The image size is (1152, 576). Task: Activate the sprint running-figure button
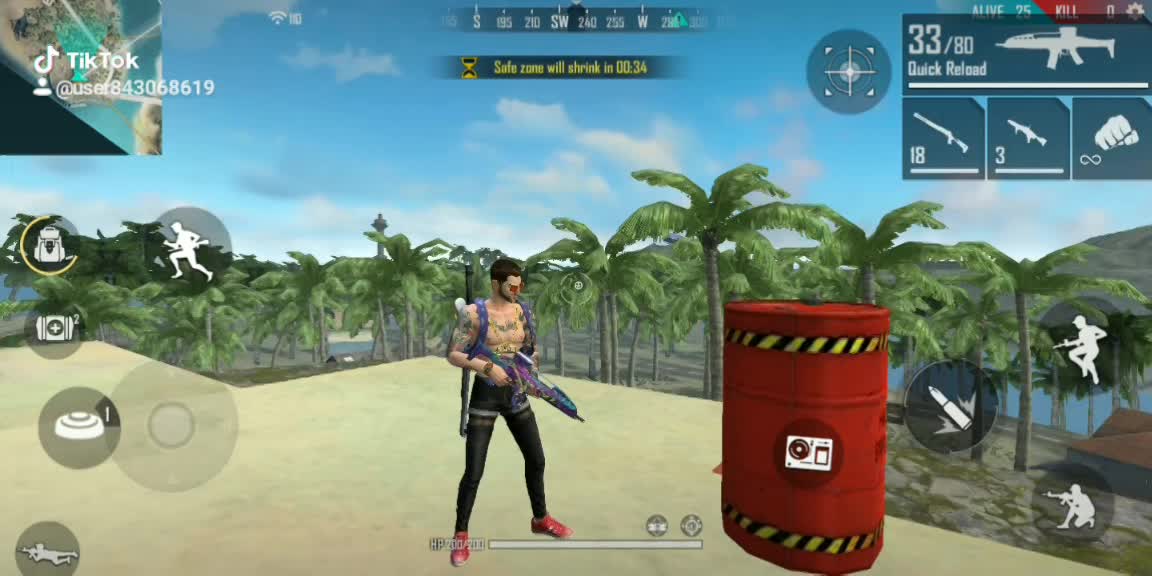pyautogui.click(x=190, y=250)
